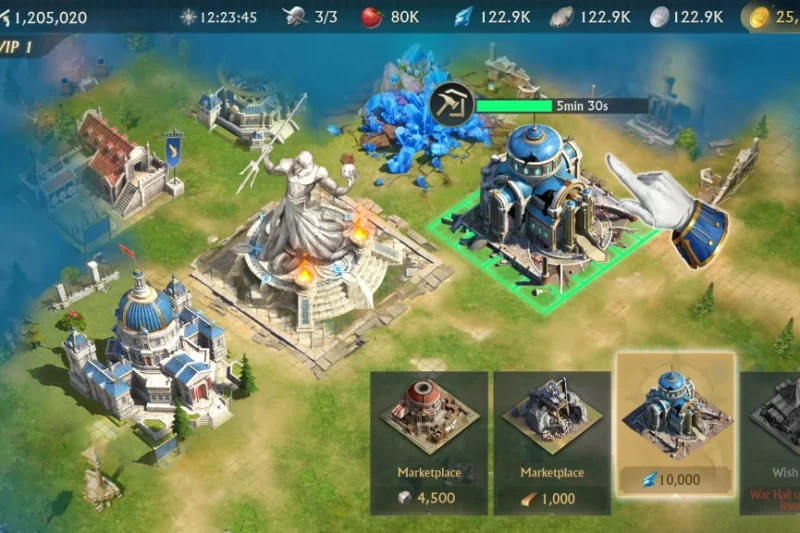Image resolution: width=800 pixels, height=533 pixels.
Task: Select the locked Wish building card
Action: [772, 442]
